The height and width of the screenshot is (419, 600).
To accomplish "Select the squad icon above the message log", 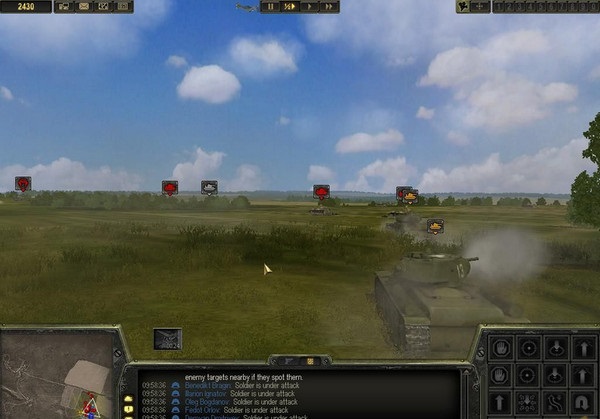I will pyautogui.click(x=168, y=339).
